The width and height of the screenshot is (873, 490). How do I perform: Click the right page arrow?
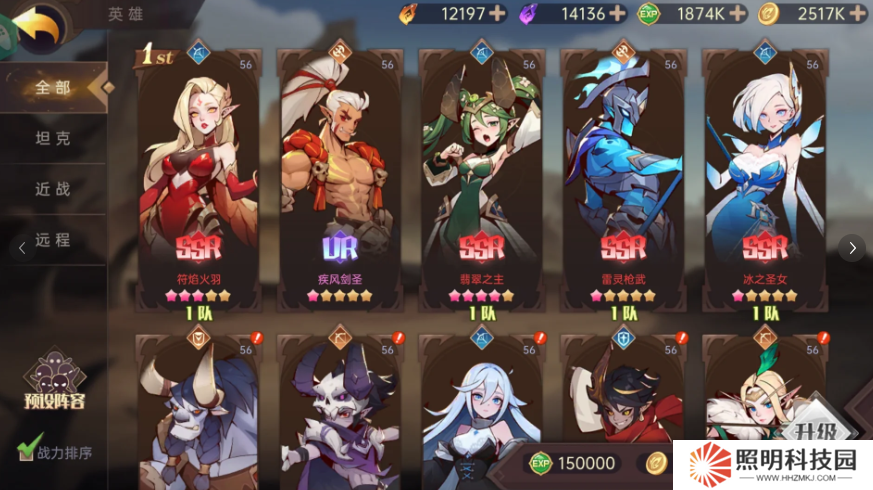click(851, 248)
